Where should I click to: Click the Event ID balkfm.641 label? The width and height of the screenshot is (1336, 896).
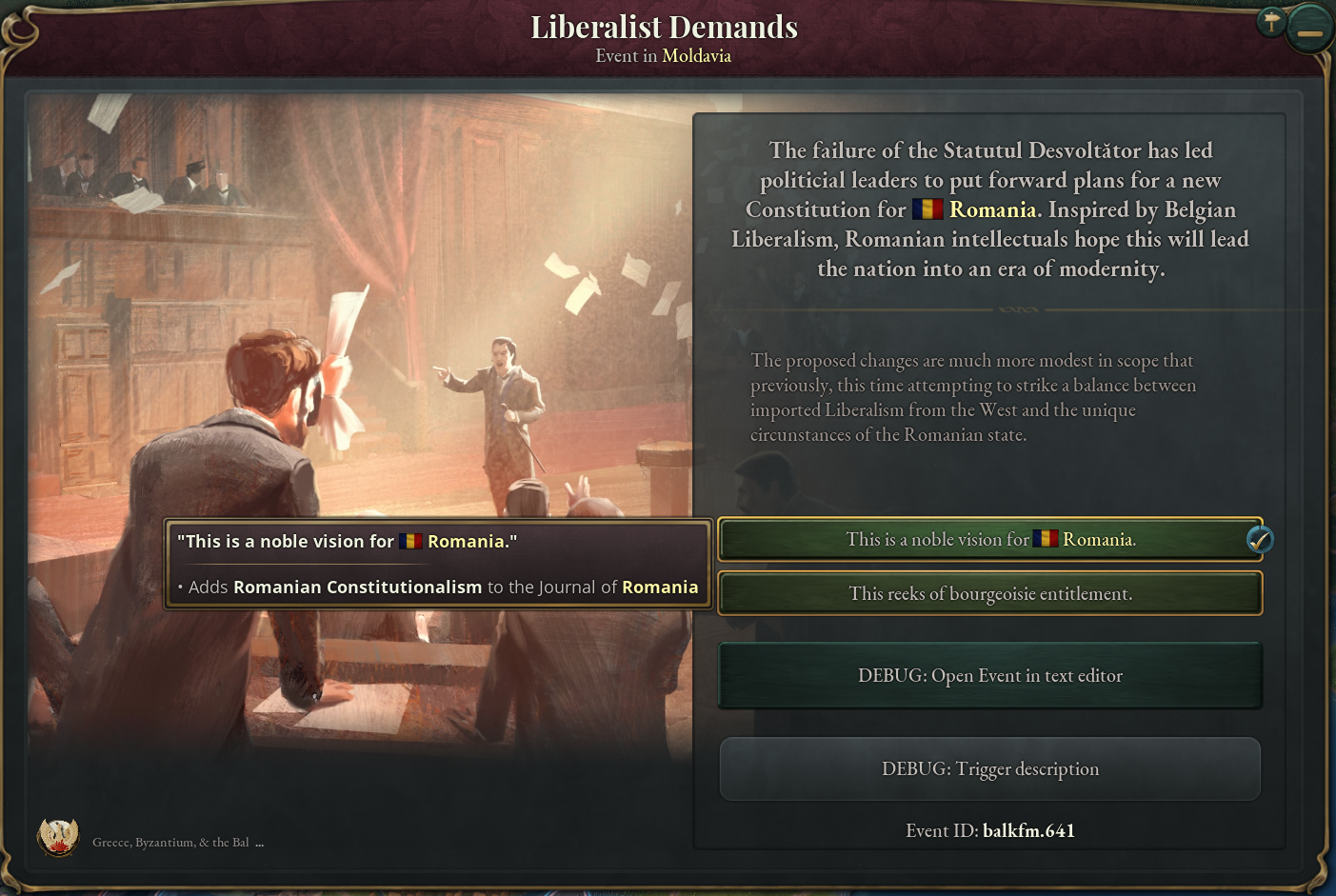990,830
